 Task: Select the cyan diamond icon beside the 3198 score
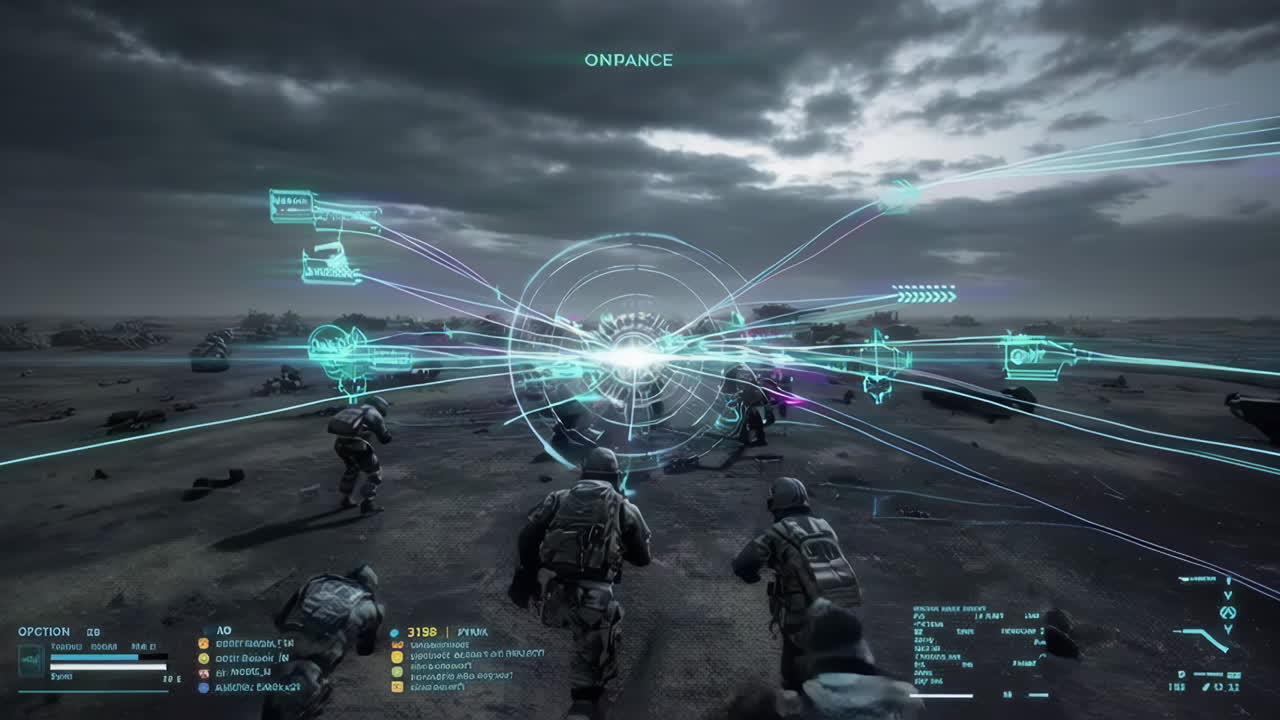394,632
